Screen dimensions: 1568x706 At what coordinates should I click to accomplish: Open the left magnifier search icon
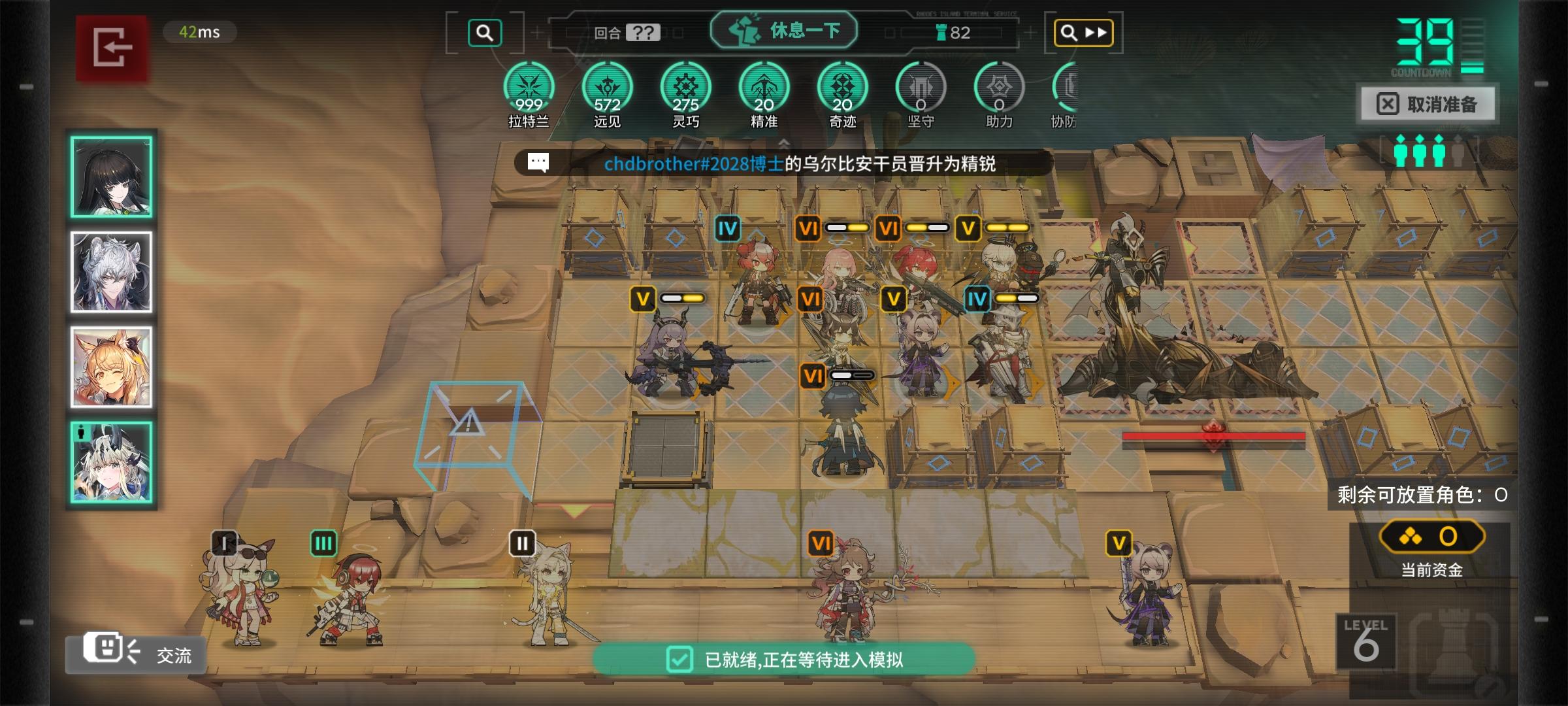pos(483,31)
